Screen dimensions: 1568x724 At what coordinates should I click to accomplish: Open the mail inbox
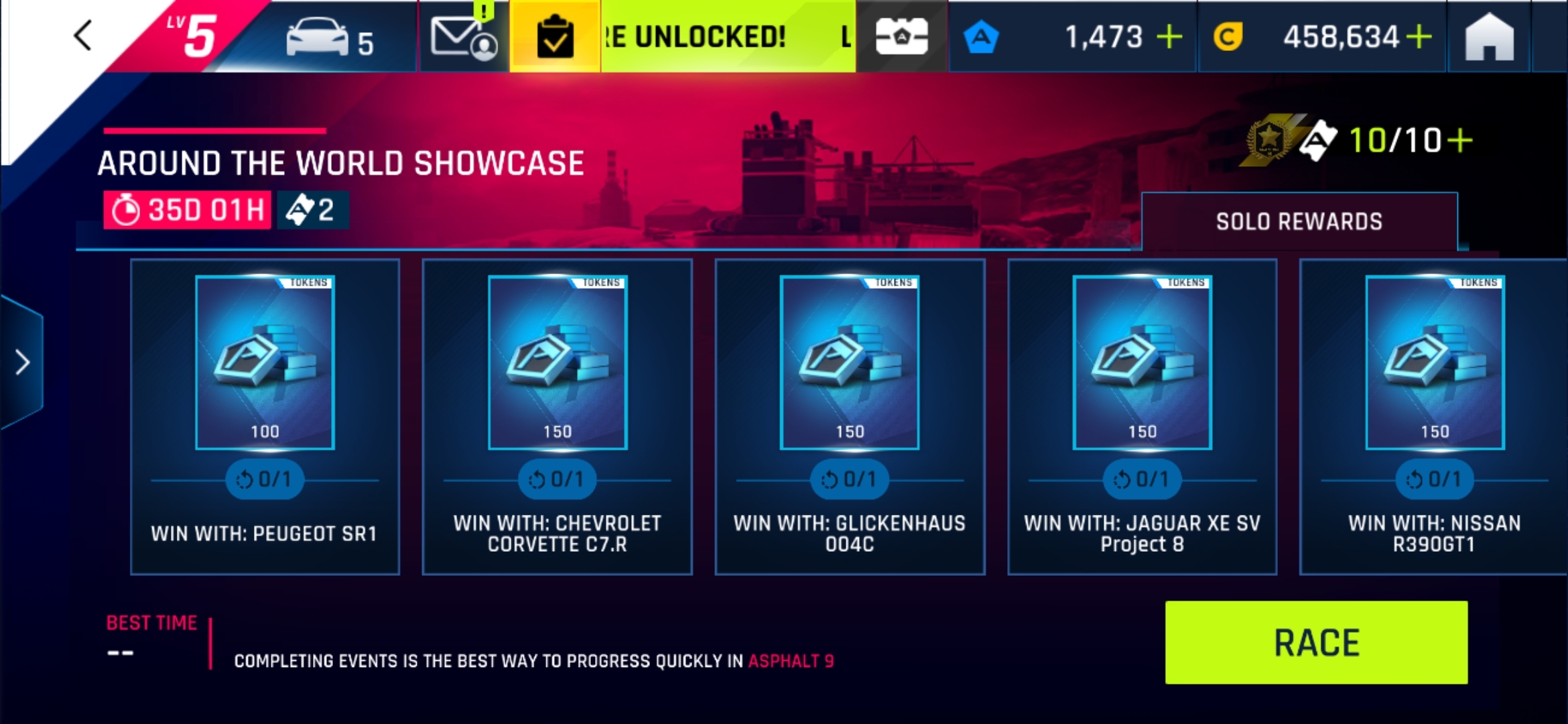[x=464, y=37]
